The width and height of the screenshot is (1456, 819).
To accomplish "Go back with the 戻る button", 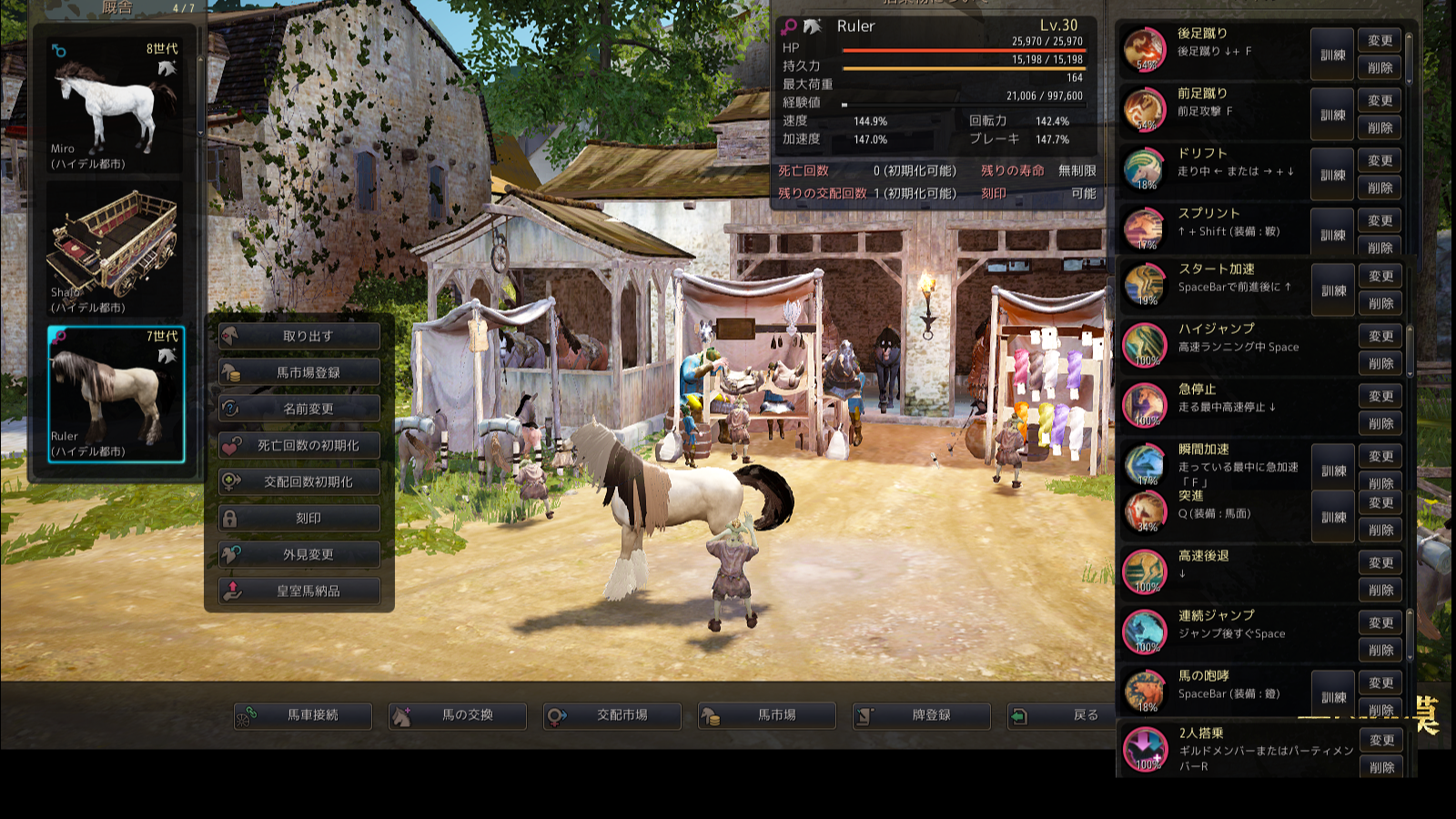I will [x=1075, y=715].
